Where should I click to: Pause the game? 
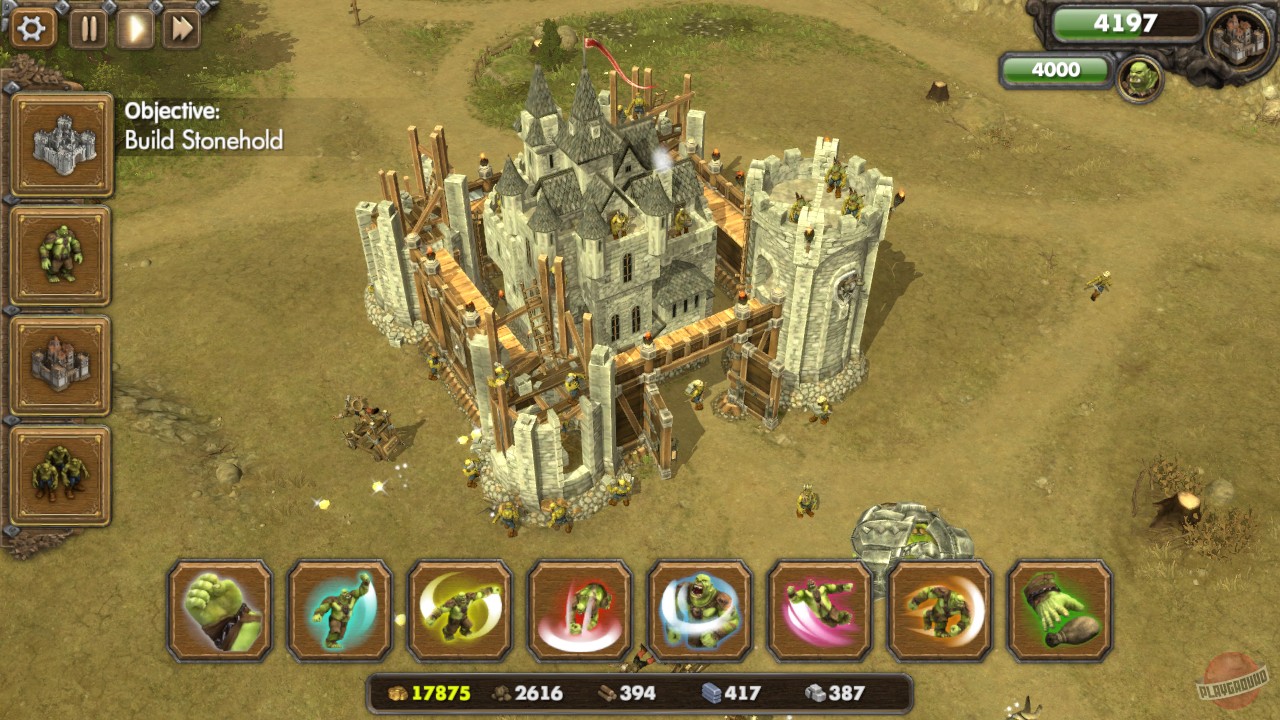(88, 28)
